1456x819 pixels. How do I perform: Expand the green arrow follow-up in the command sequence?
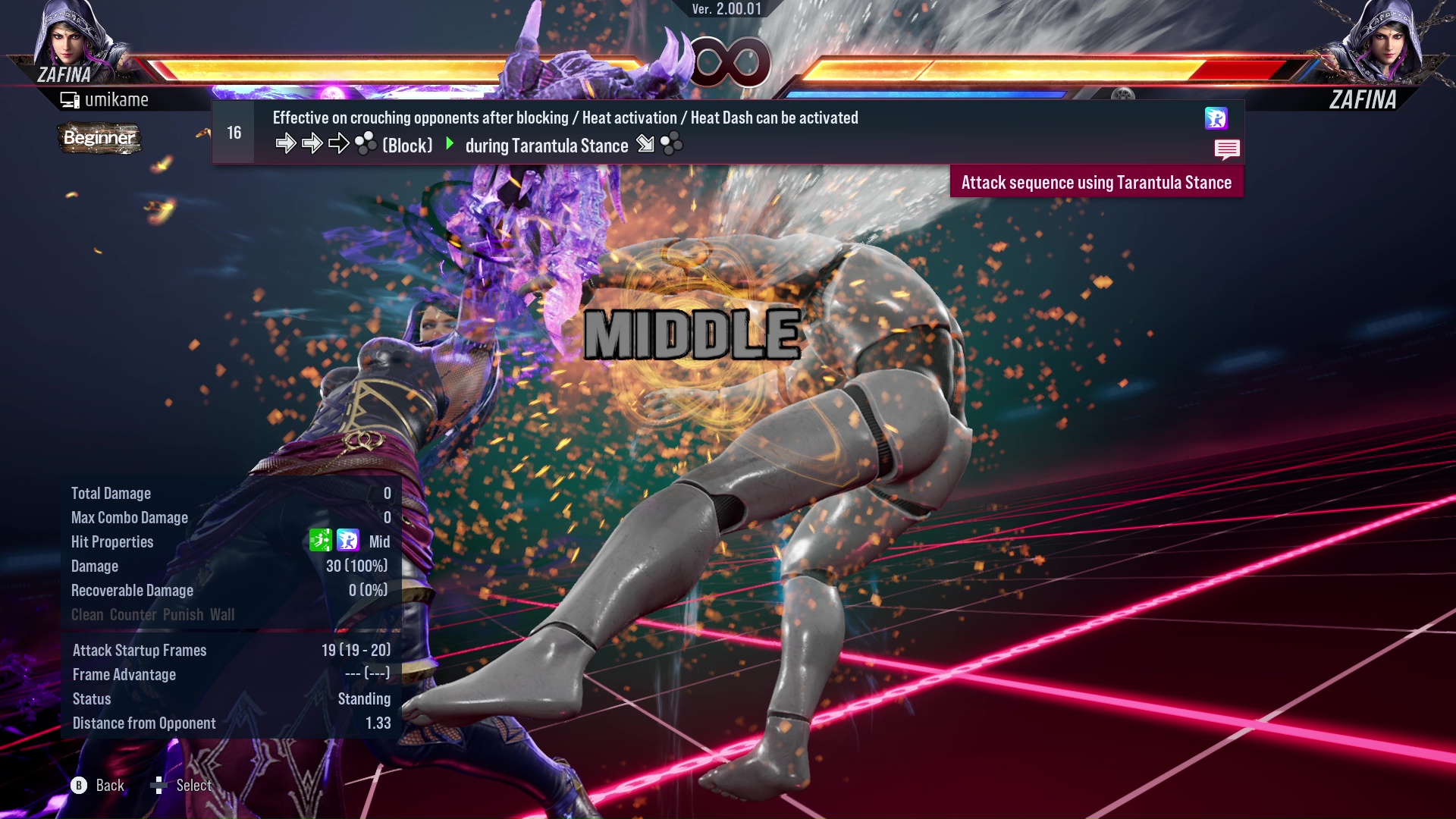point(450,144)
